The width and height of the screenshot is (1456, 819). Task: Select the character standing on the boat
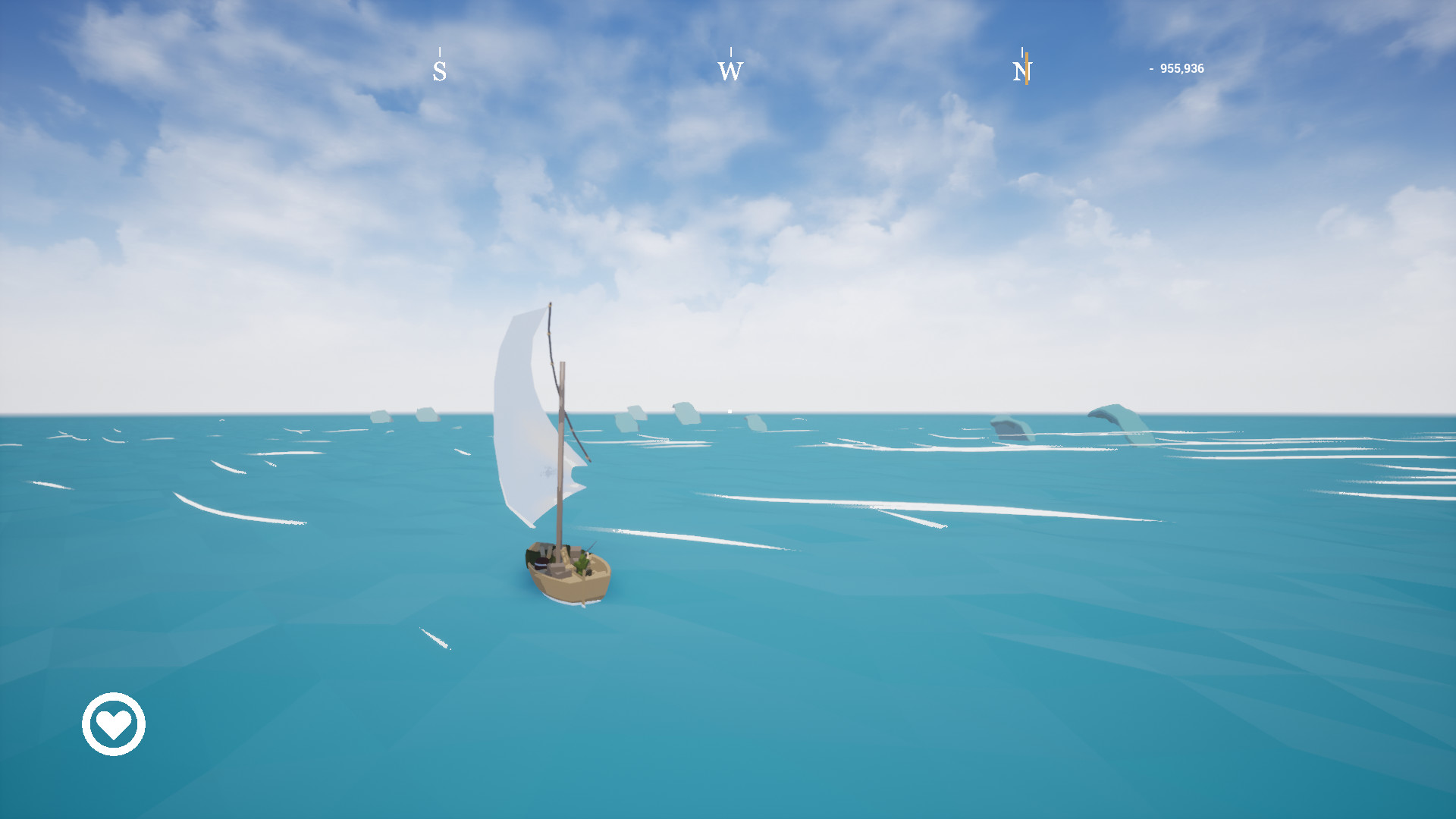click(582, 563)
